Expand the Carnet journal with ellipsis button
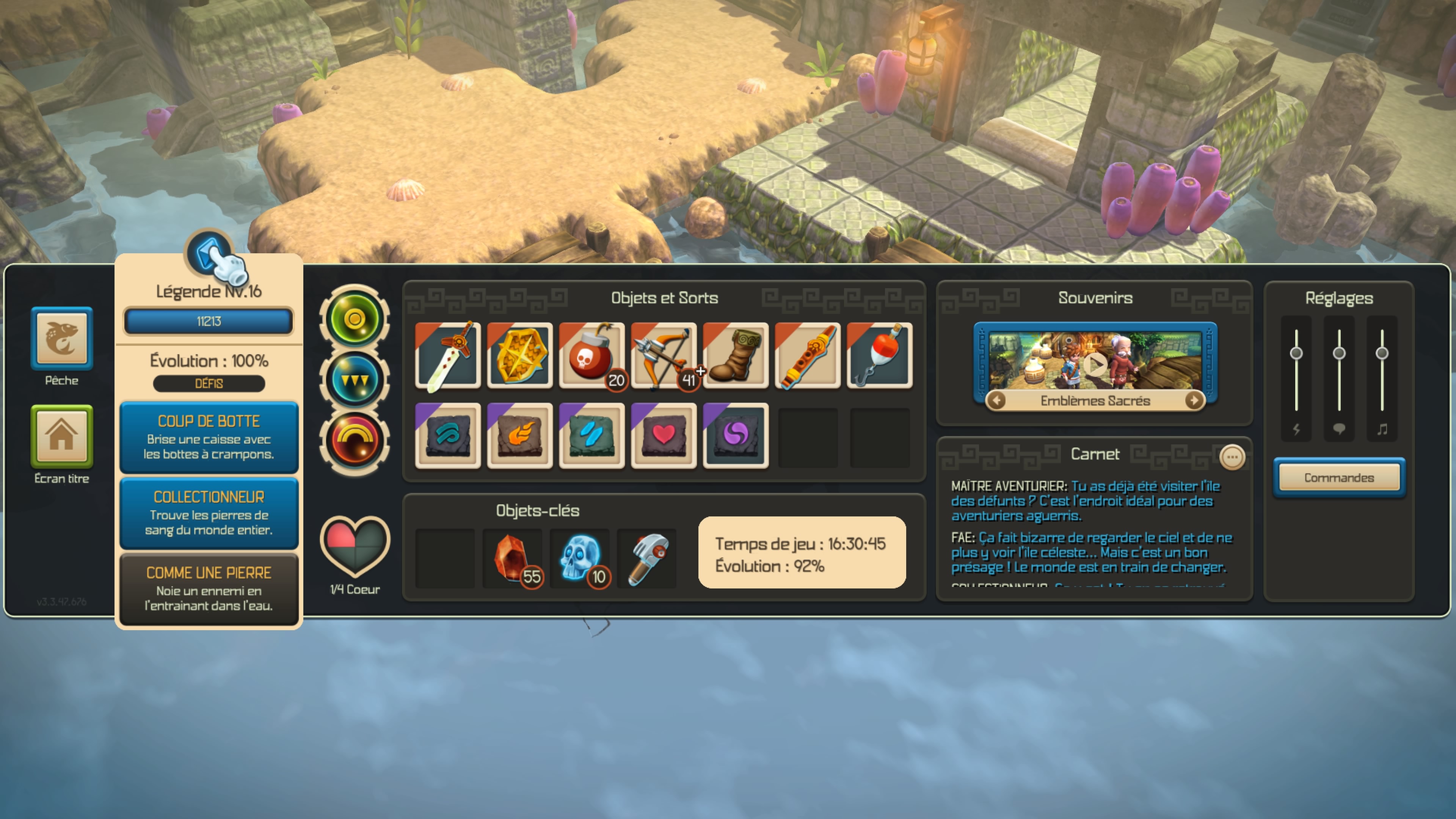The width and height of the screenshot is (1456, 819). click(1232, 457)
